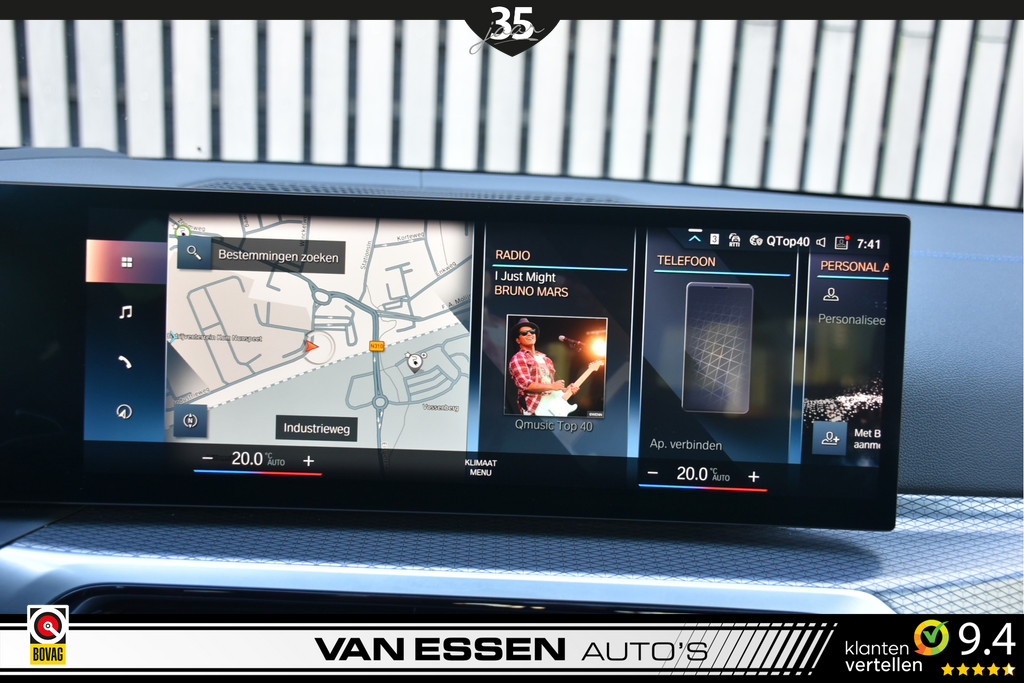Tap the Telefoon smartphone image
Screen dimensions: 1024x683
[x=717, y=348]
